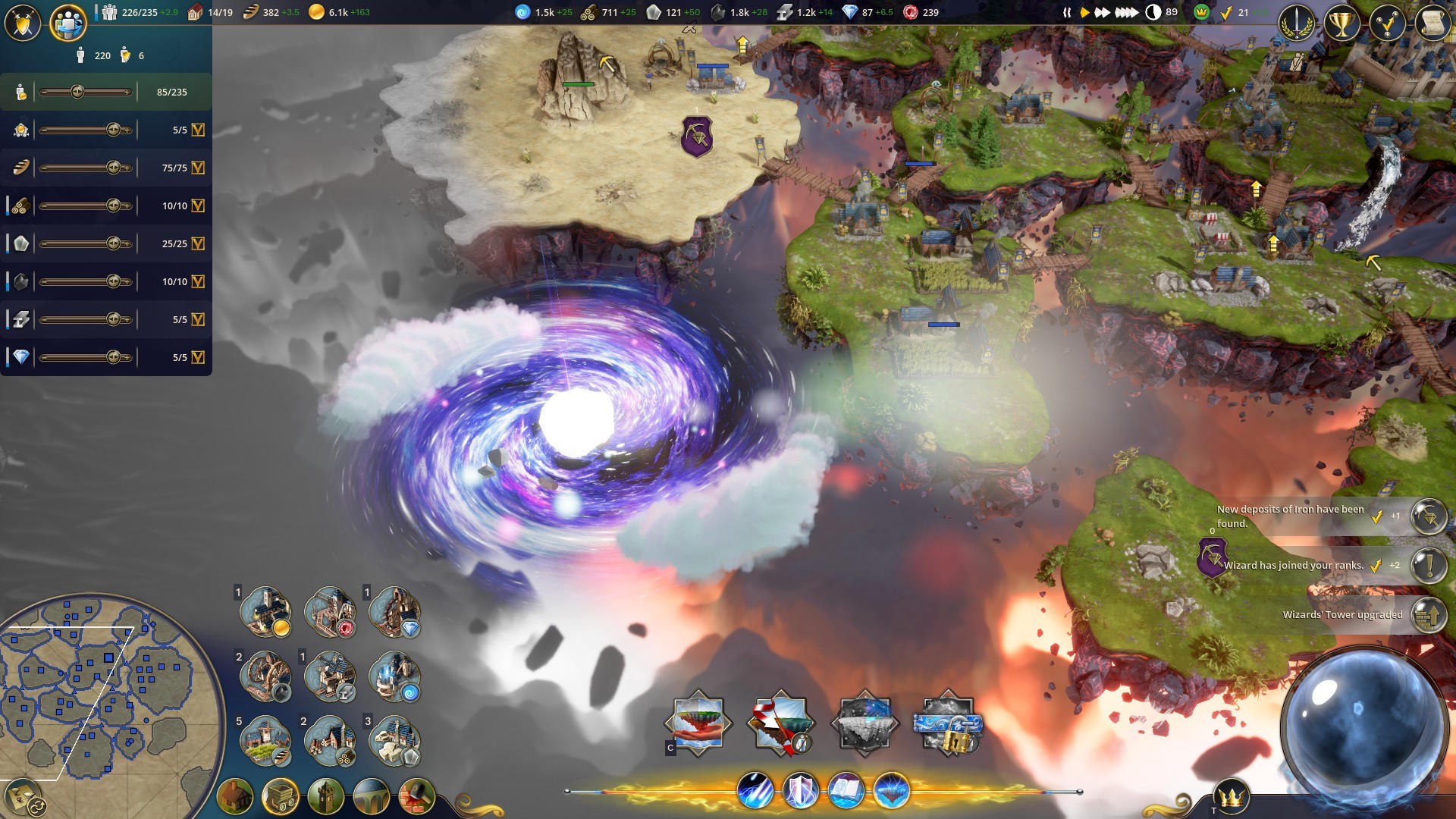Toggle the wood workers auto-assign checkbox

click(x=198, y=206)
